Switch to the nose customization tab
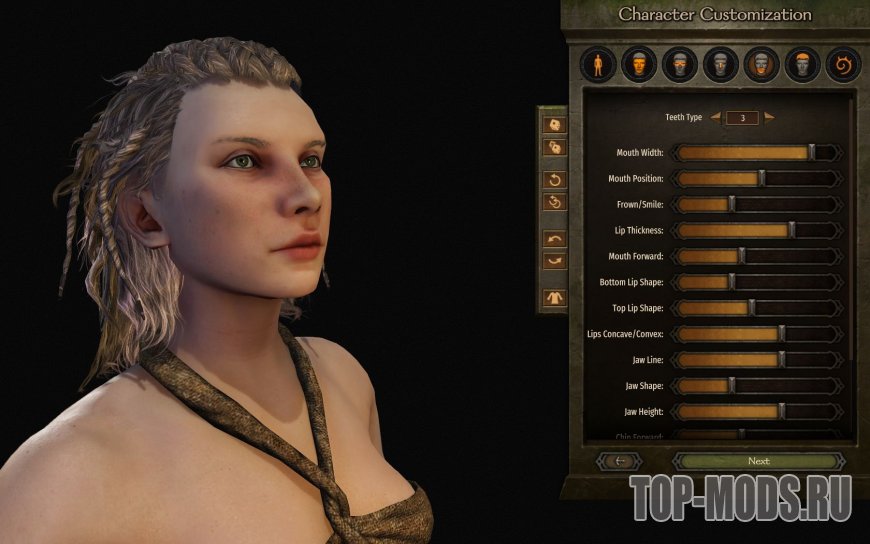Screen dimensions: 870x544 (721, 65)
